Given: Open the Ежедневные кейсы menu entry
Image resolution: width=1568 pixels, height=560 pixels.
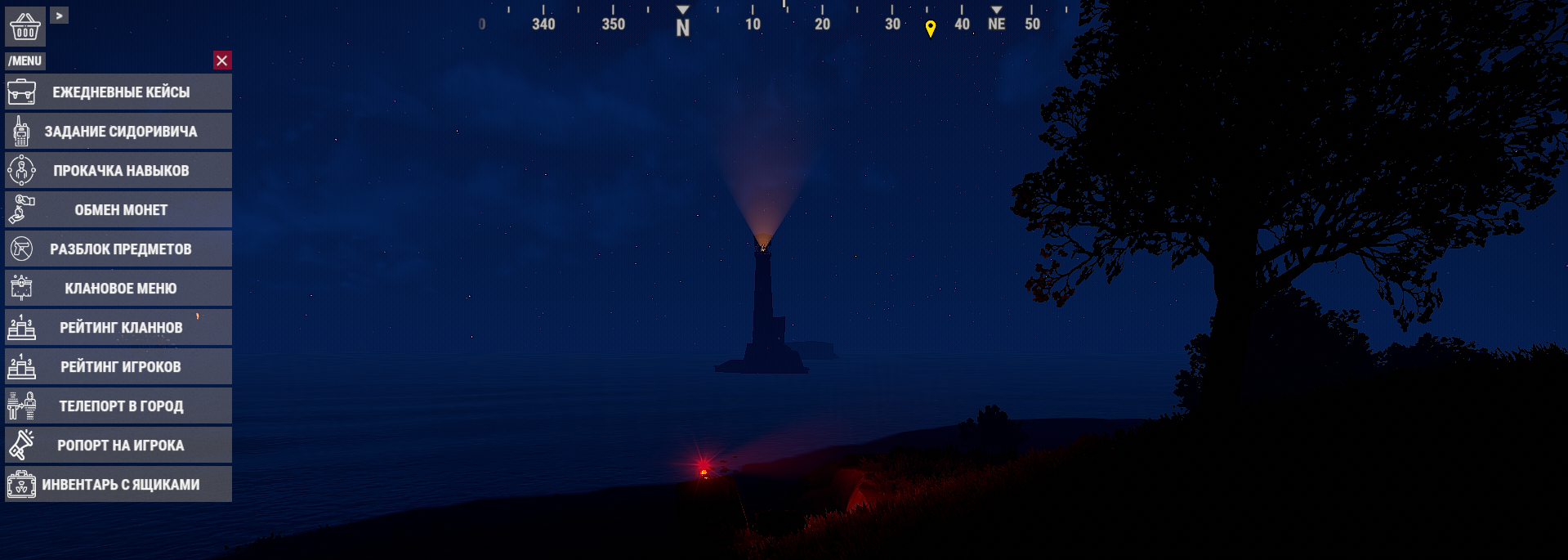Looking at the screenshot, I should pos(118,92).
